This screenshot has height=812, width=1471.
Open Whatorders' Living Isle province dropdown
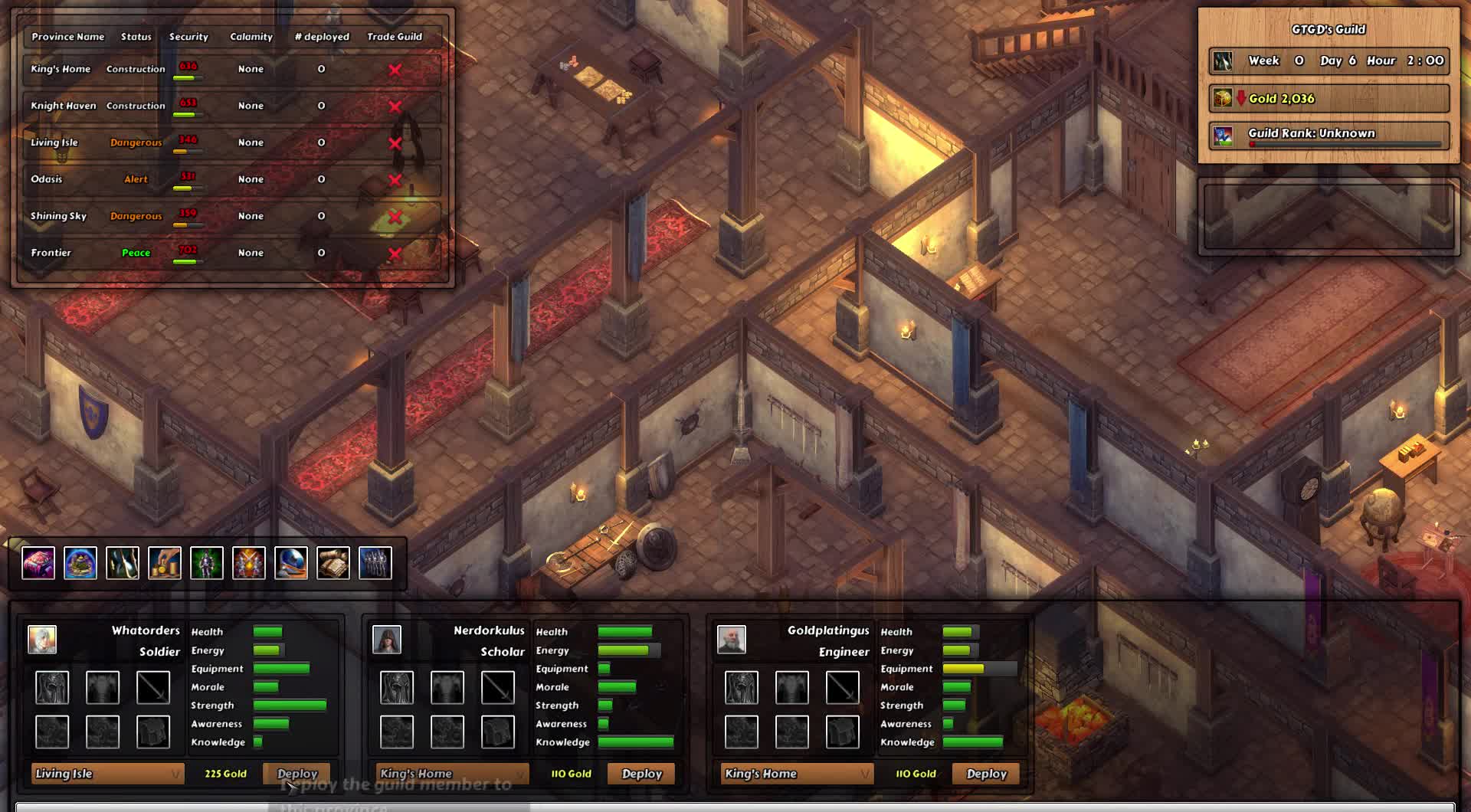pos(107,774)
